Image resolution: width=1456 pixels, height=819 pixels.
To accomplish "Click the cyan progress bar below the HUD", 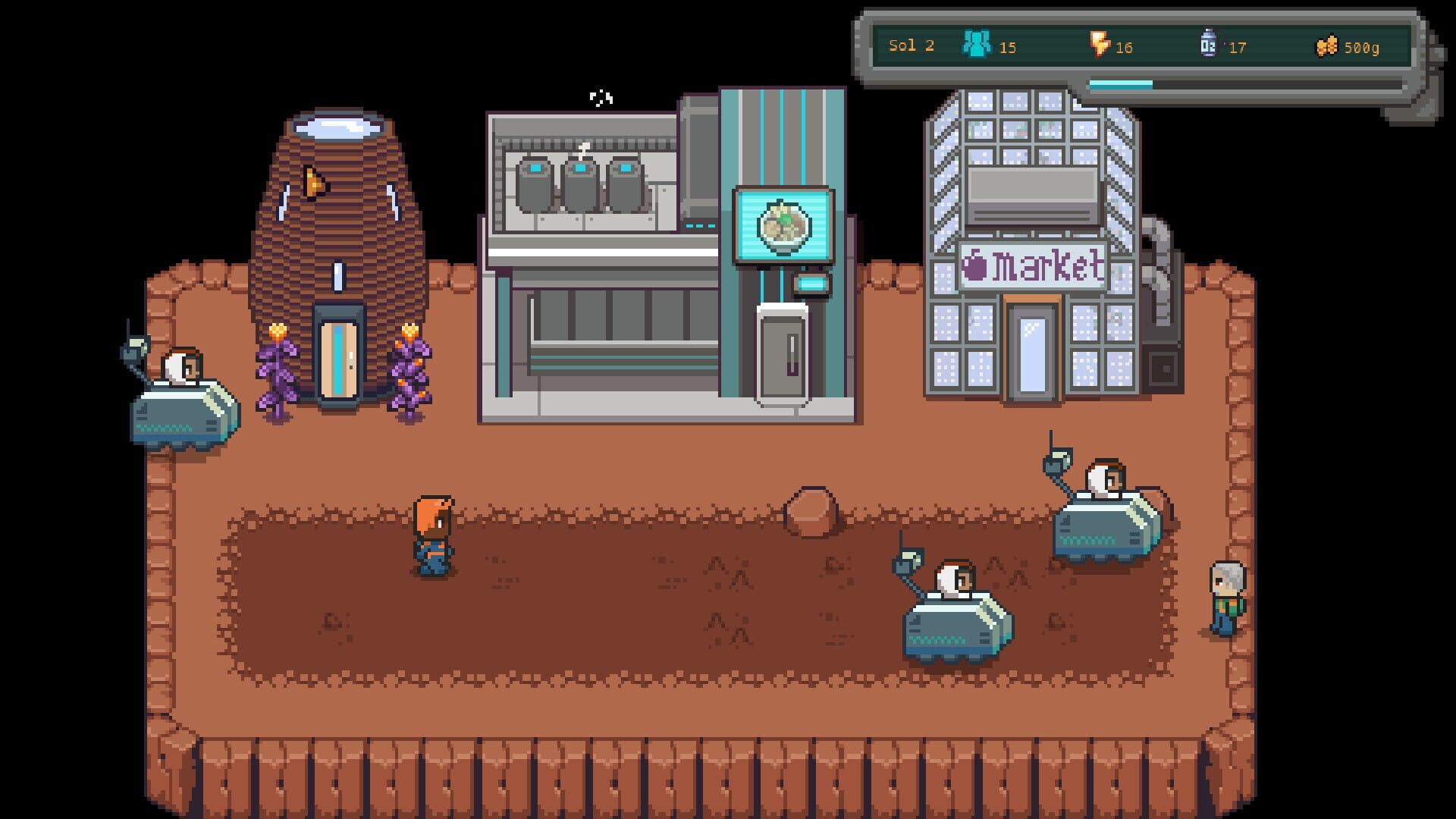I will click(x=1120, y=86).
